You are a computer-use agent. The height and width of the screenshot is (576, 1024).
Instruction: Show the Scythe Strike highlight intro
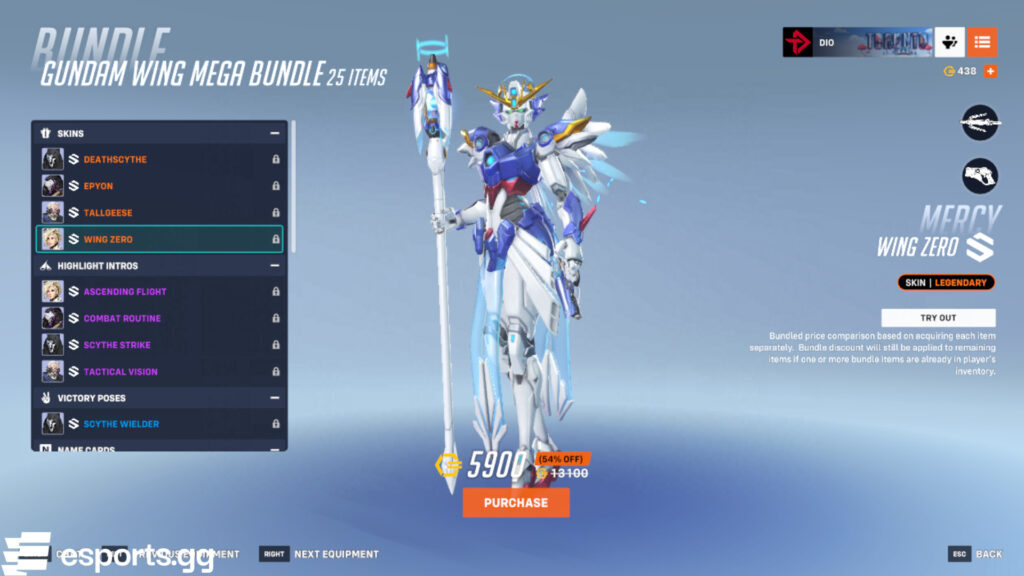tap(160, 345)
